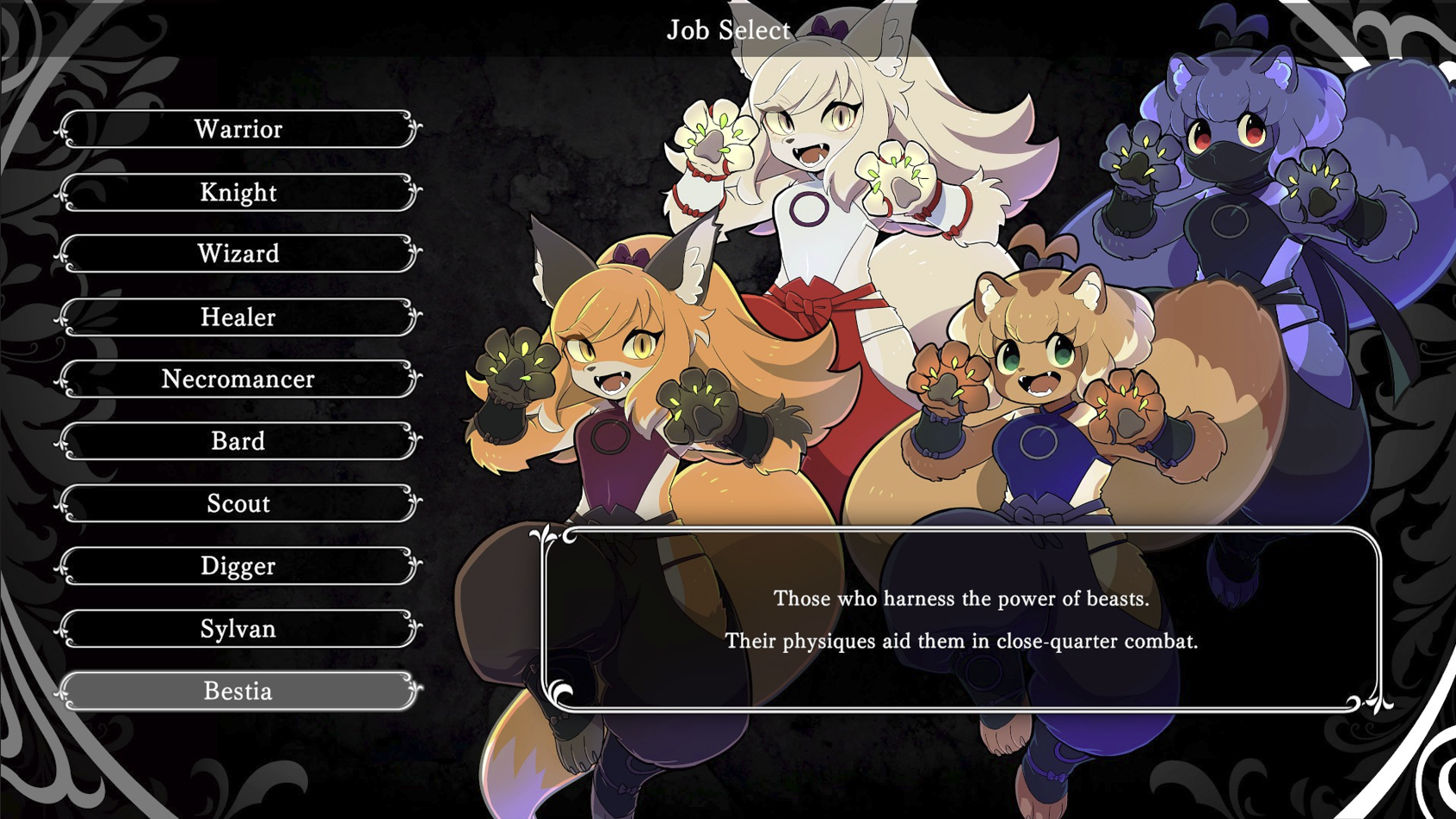The width and height of the screenshot is (1456, 819).
Task: Click the Bard job option
Action: pos(238,441)
